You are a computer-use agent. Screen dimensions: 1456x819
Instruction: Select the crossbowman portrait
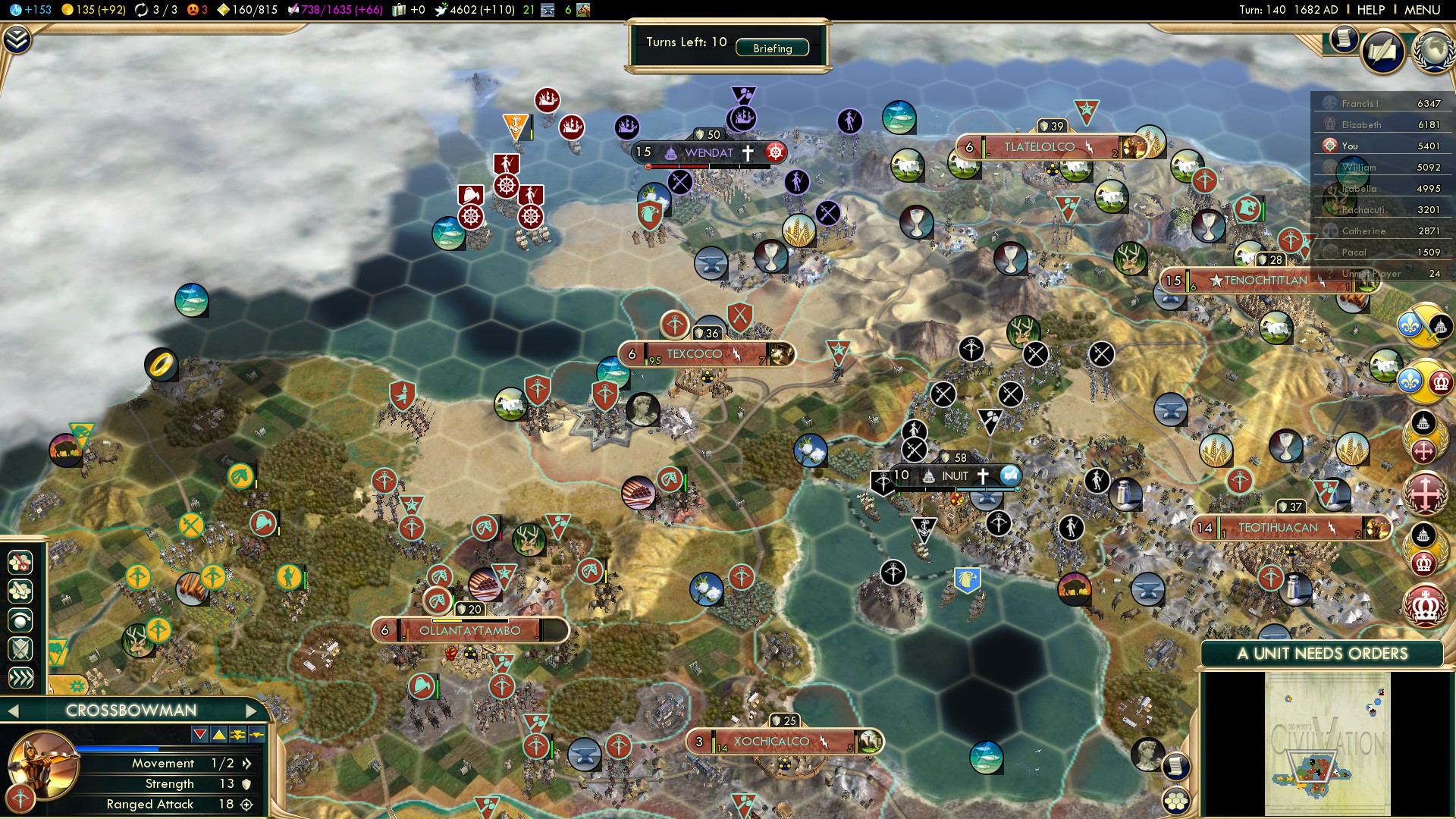pos(43,764)
